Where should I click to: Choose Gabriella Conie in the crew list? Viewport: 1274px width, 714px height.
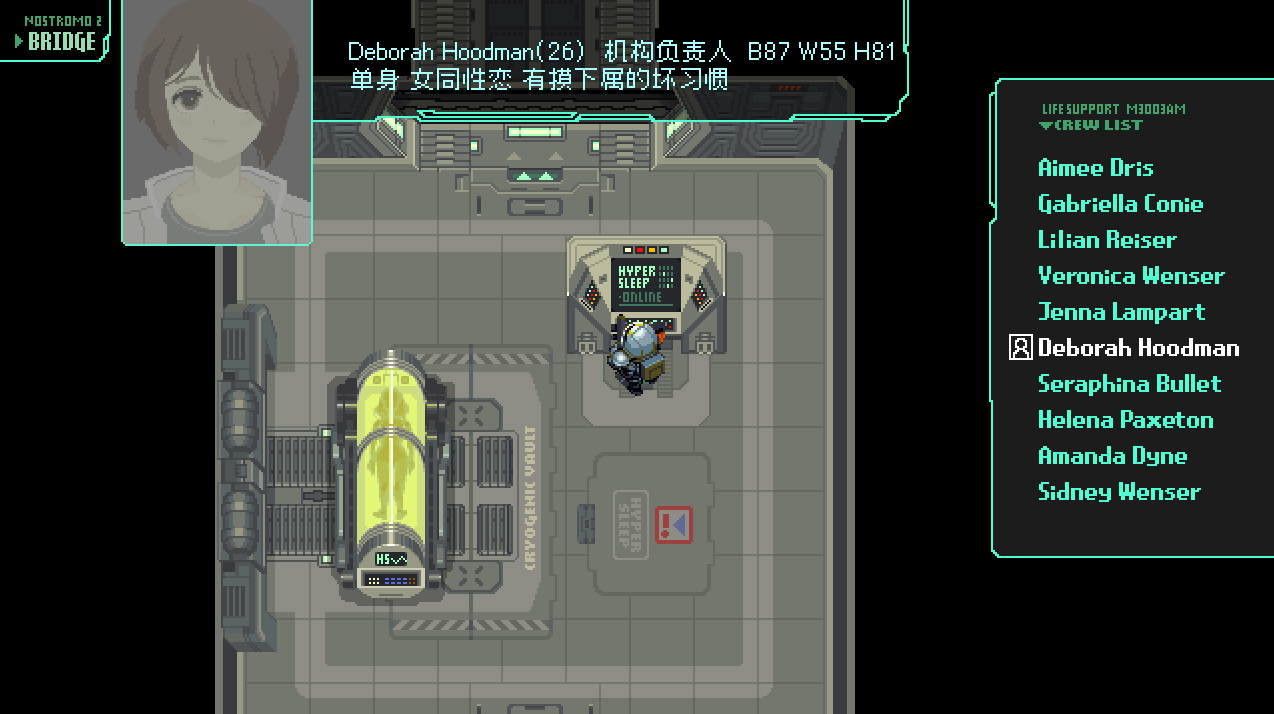click(x=1120, y=204)
